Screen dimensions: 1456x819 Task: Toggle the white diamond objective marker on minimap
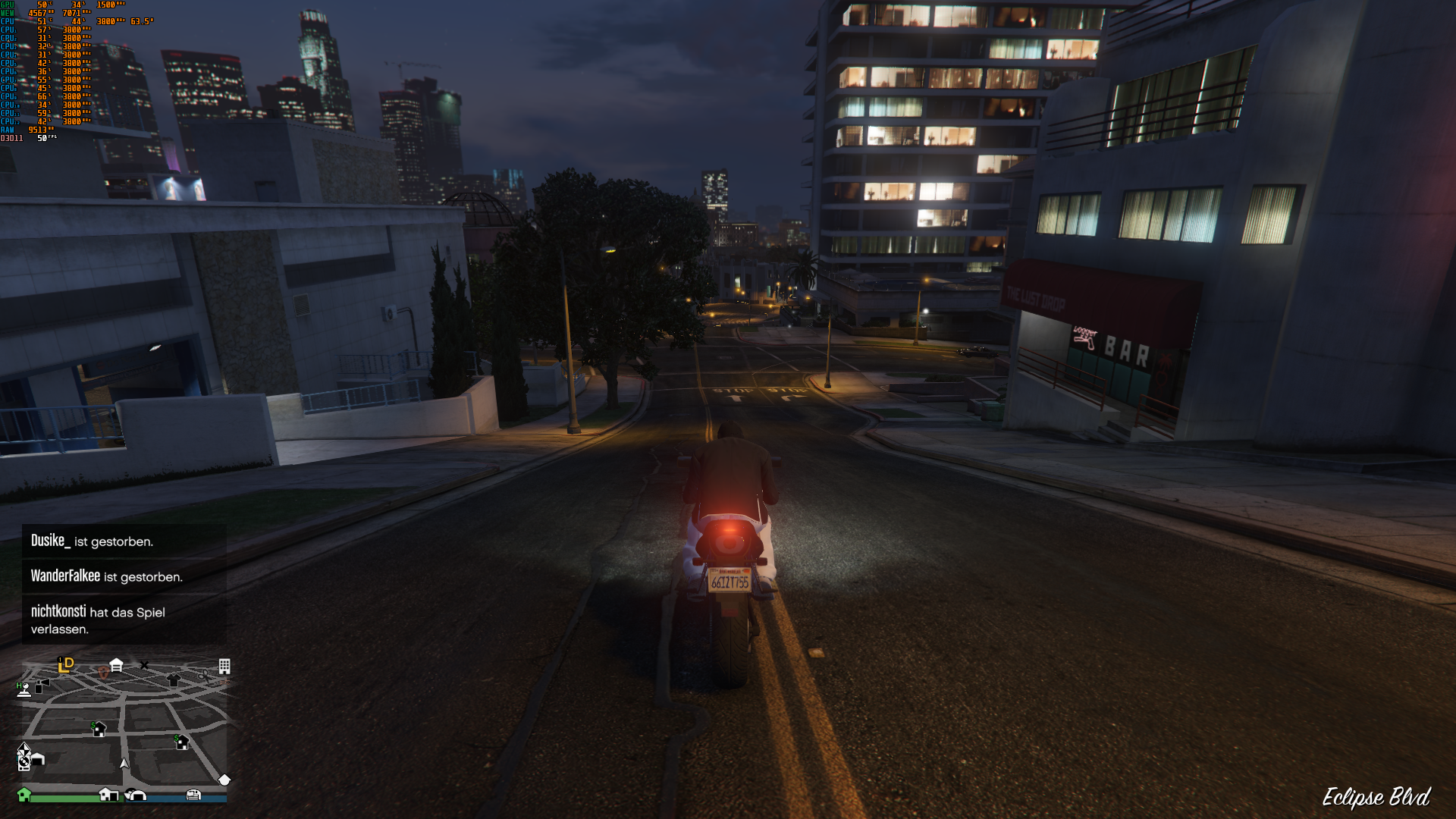coord(224,780)
